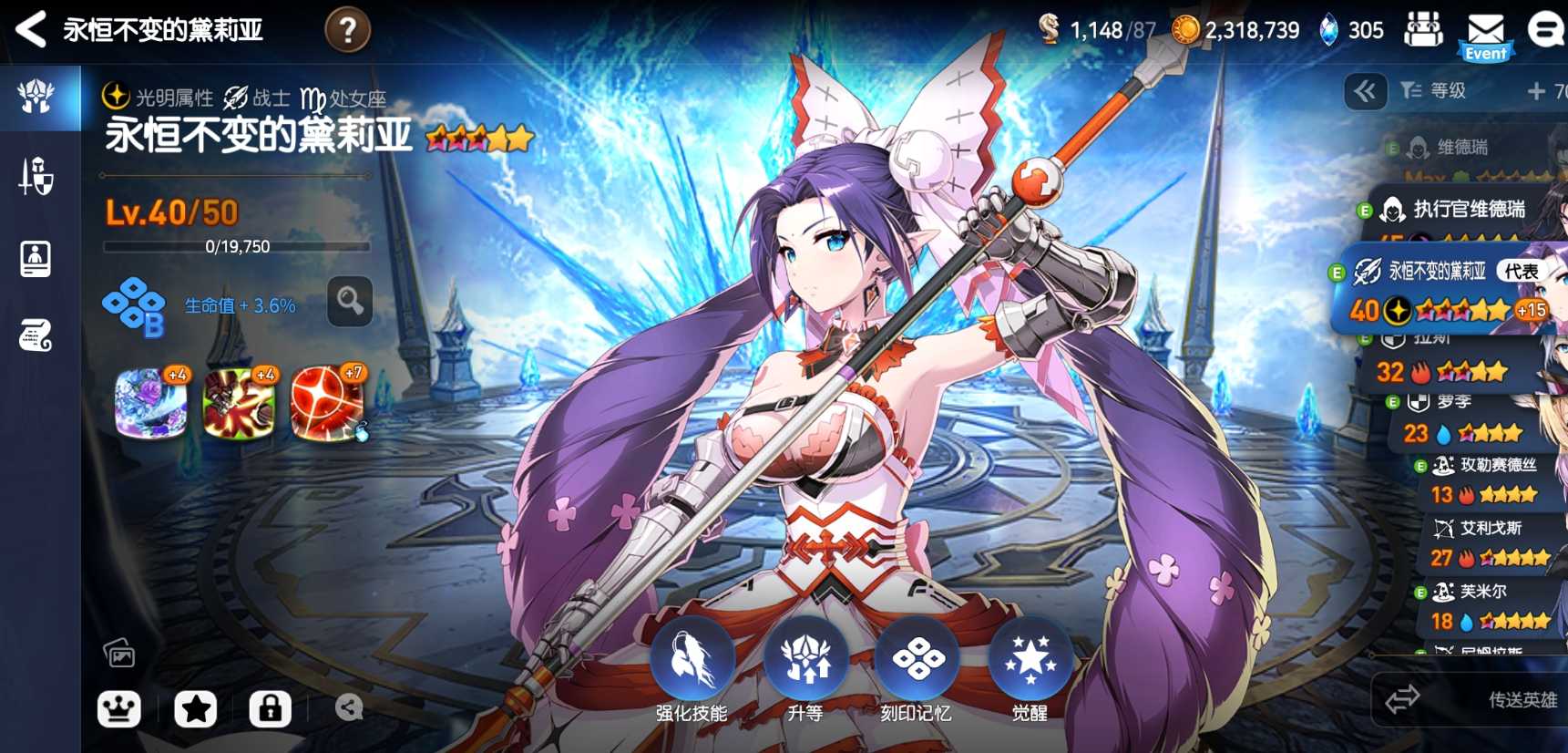Switch to the equipment sword-shield tab
The width and height of the screenshot is (1568, 753).
click(36, 176)
